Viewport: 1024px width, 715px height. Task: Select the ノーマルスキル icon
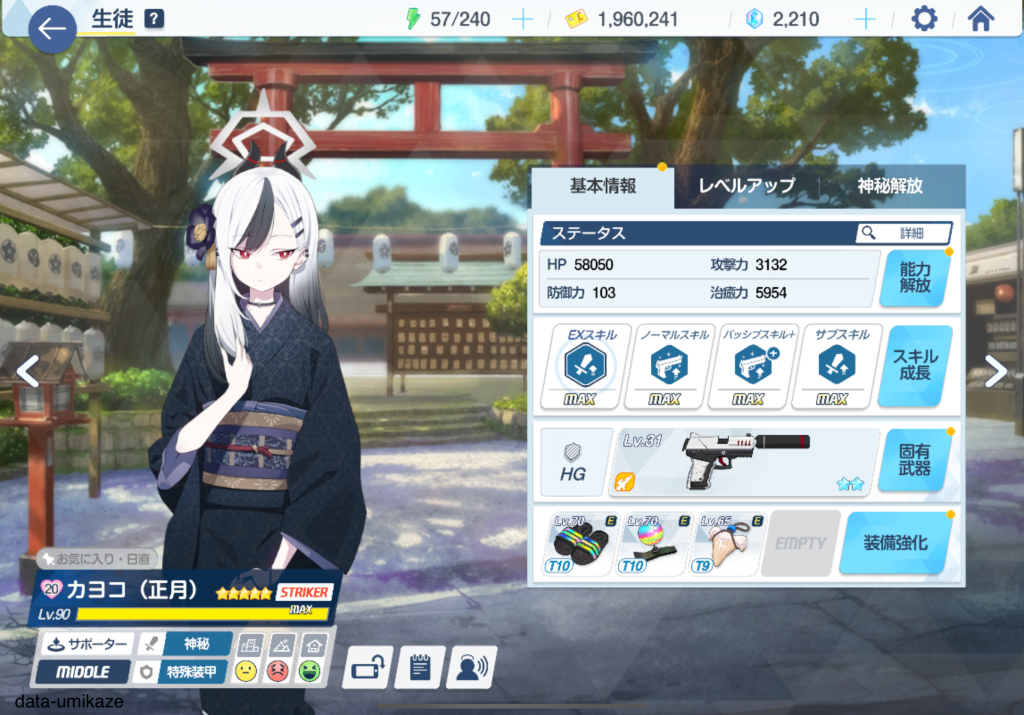click(x=663, y=367)
